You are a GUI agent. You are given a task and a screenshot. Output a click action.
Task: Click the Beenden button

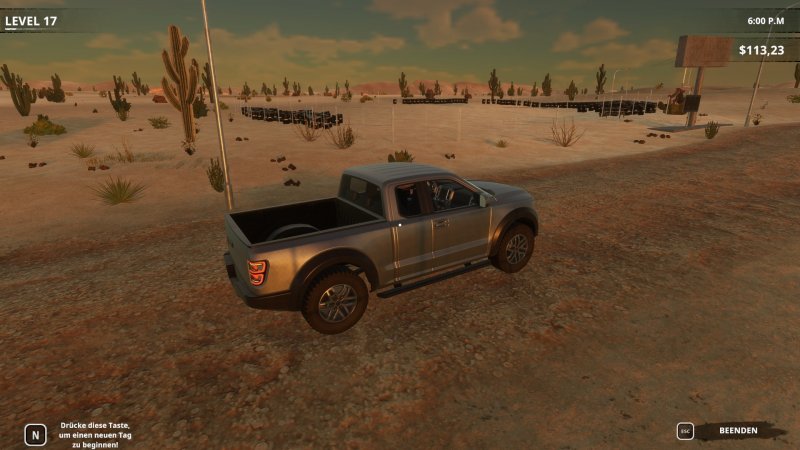[x=738, y=431]
